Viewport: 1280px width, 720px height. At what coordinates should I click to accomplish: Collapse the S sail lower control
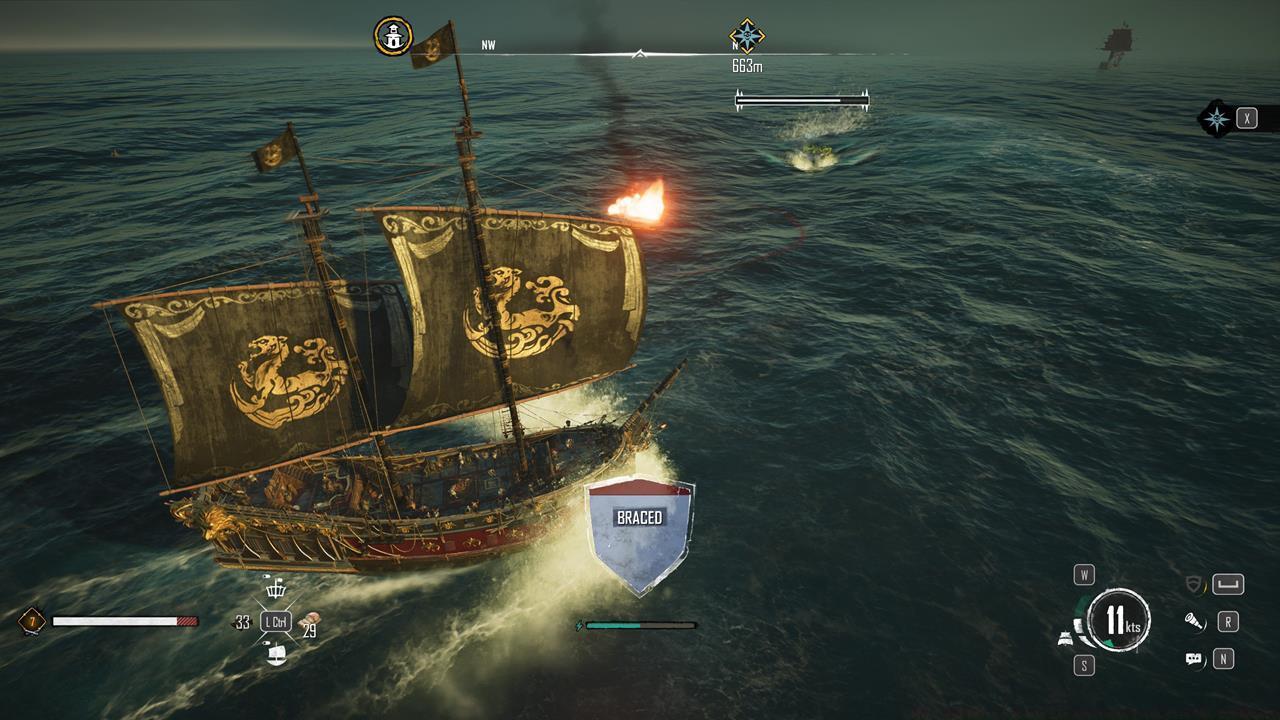tap(1084, 663)
